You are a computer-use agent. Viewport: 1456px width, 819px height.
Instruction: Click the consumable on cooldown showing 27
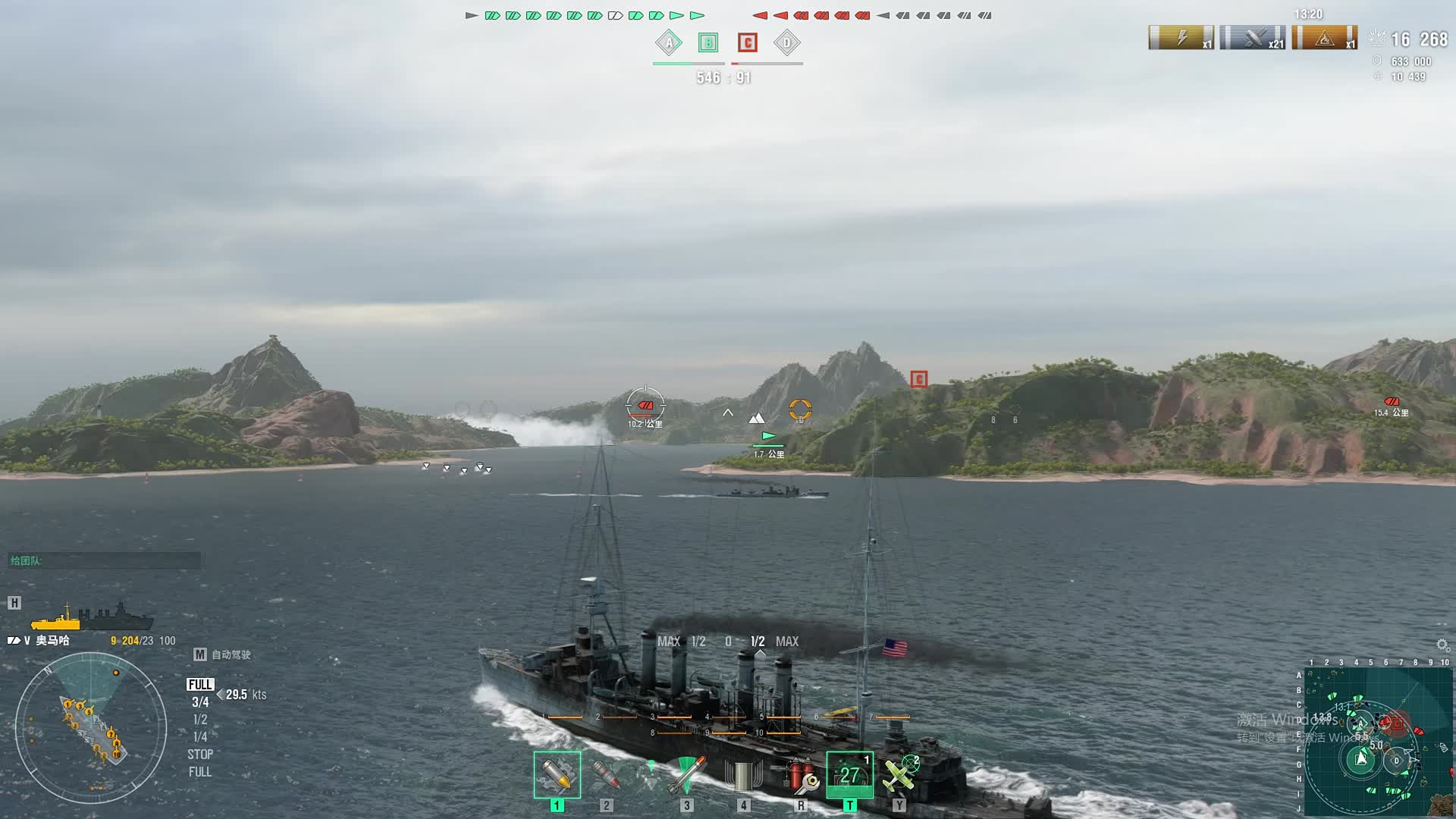tap(849, 775)
